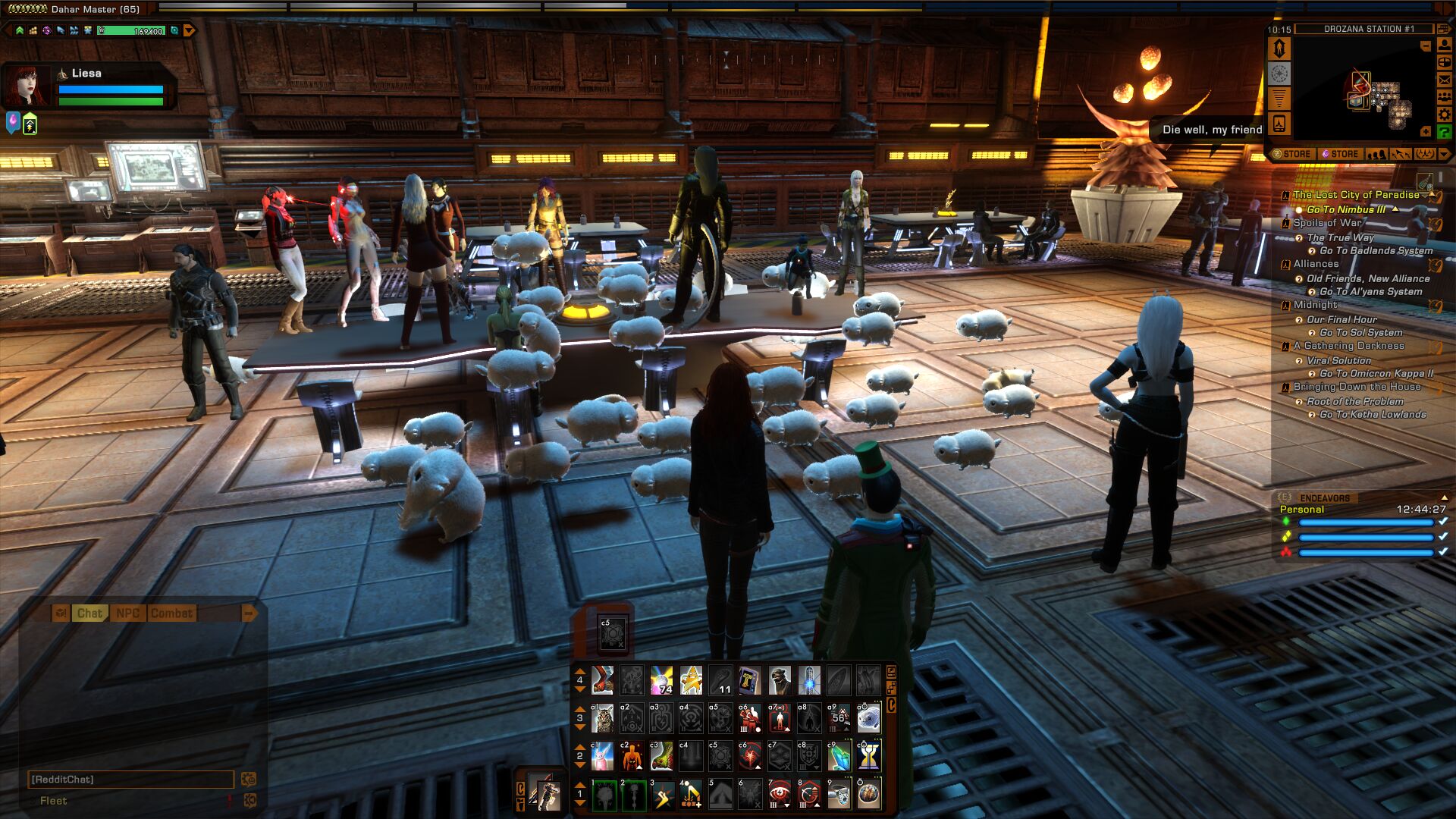Select the Chat tab
Screen dimensions: 1456x819
[89, 613]
